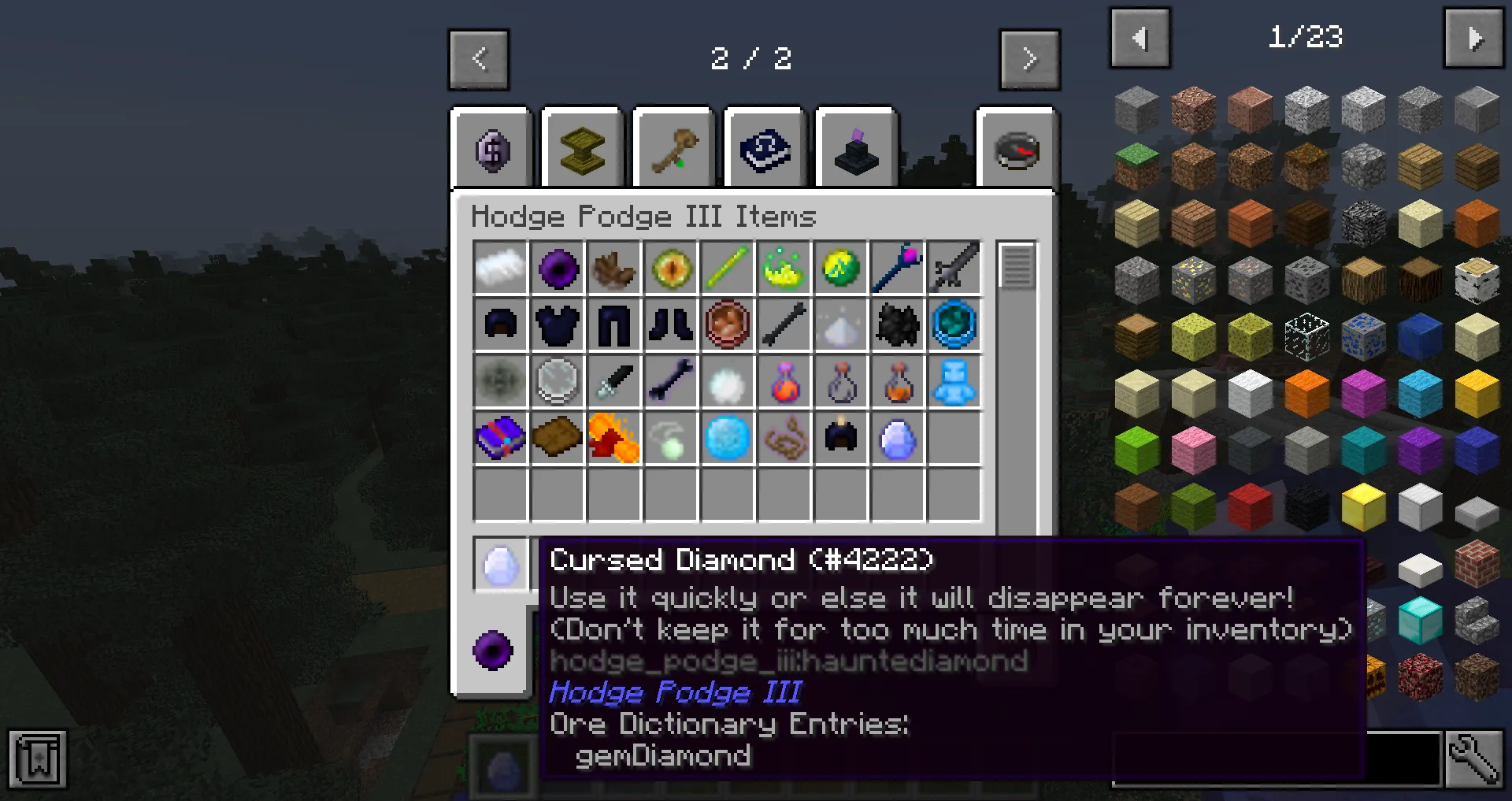1512x801 pixels.
Task: Click the purple cursed amulet tab icon
Action: coord(492,148)
